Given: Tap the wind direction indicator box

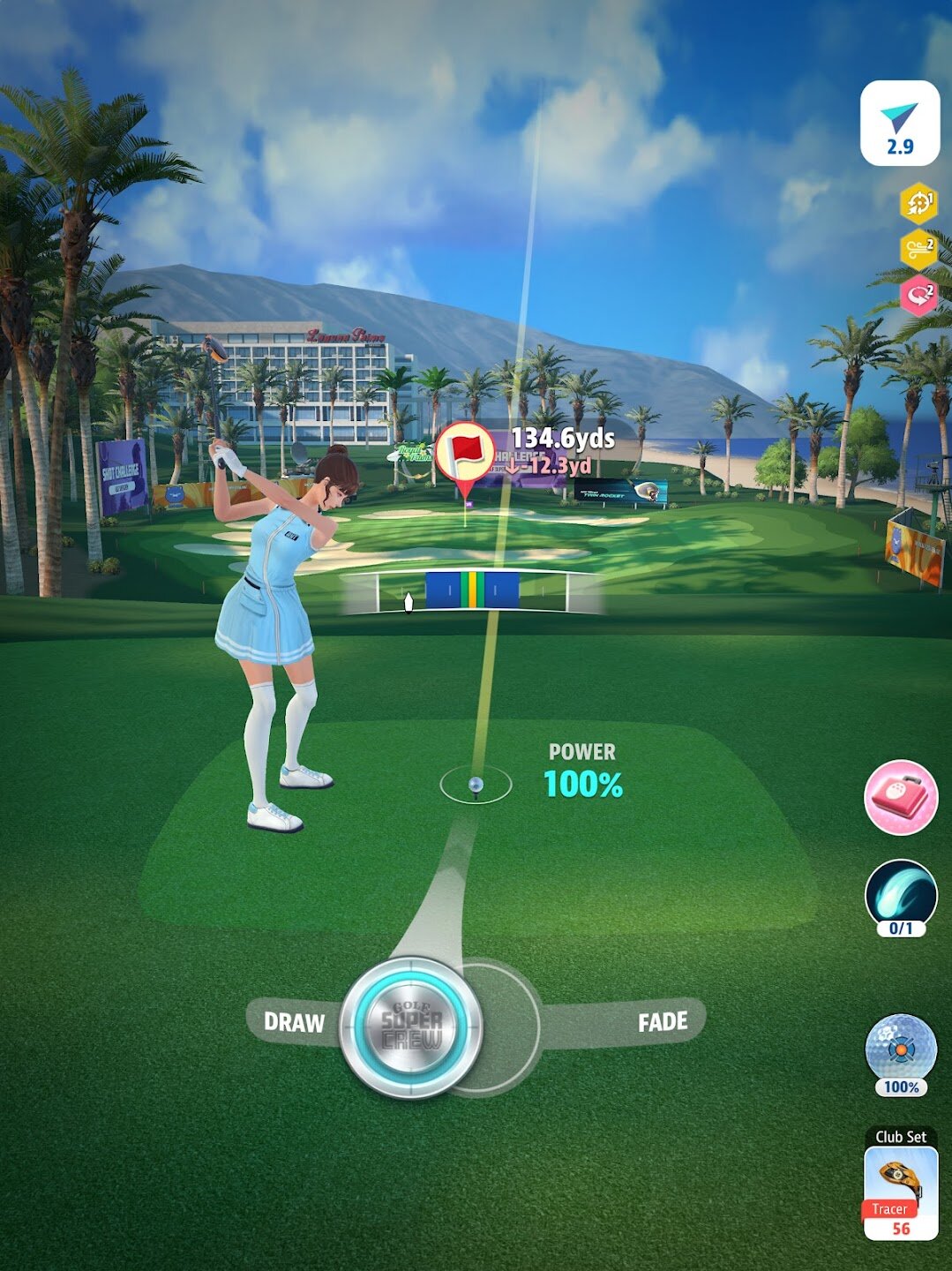Looking at the screenshot, I should [900, 124].
